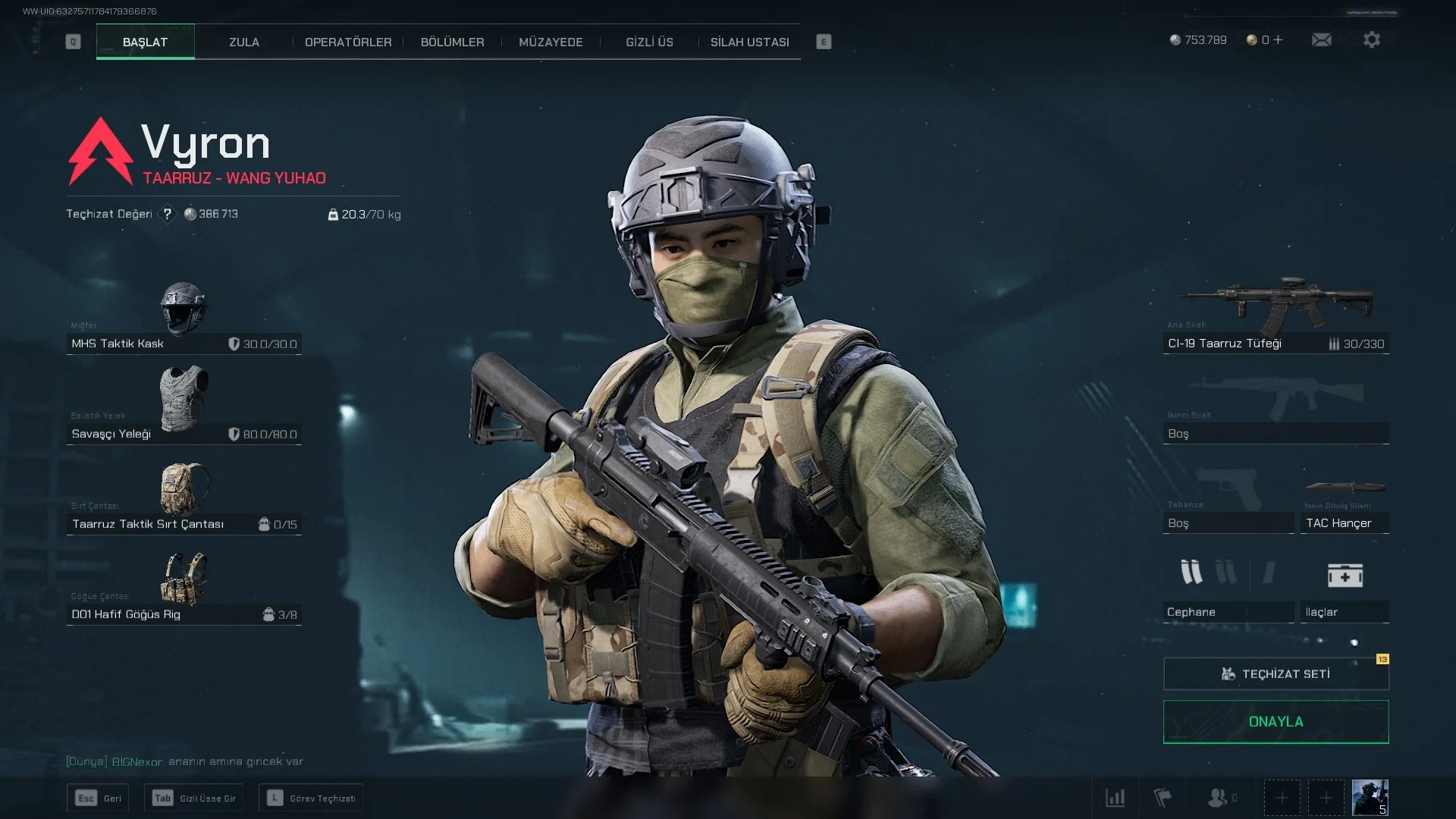Open the TEÇHİZAT SETİ loadout button

[1276, 674]
